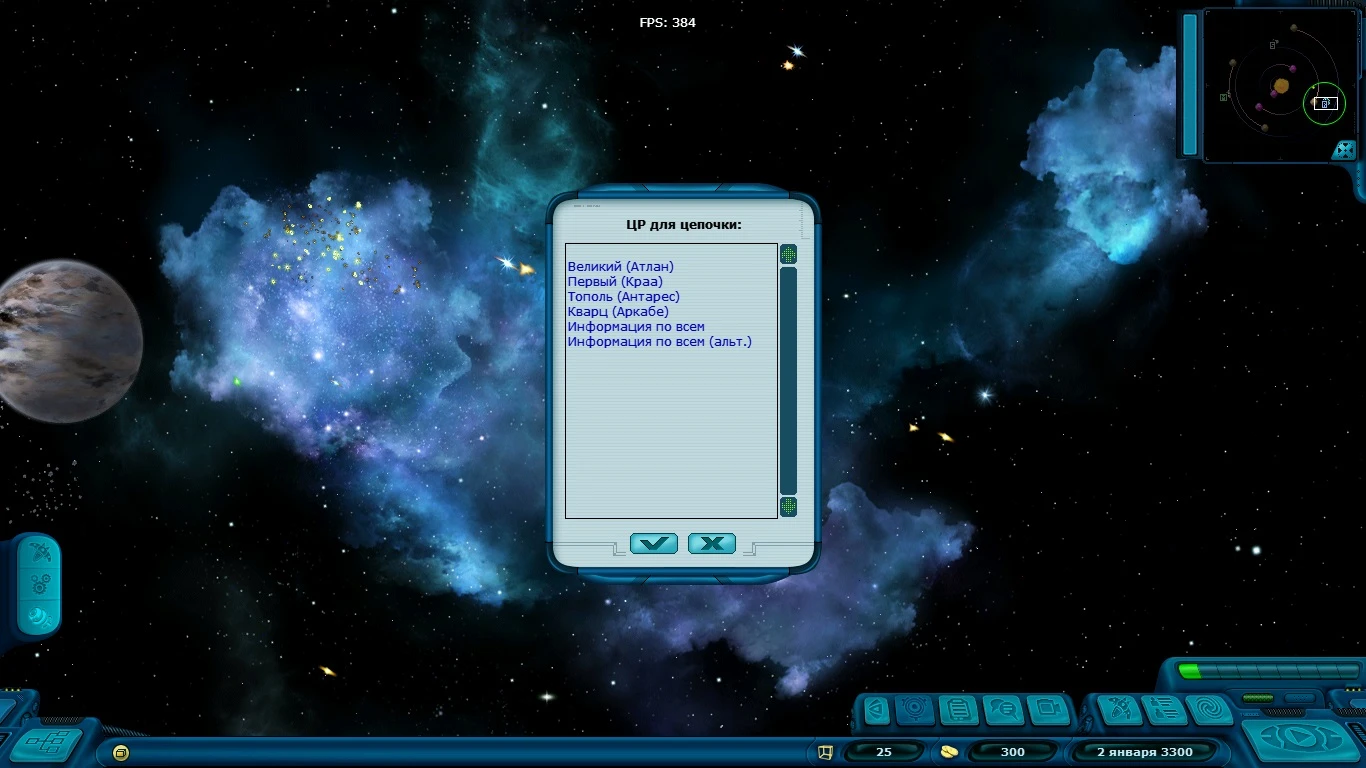Click the droid icon in the left panel
1366x768 pixels.
(38, 621)
